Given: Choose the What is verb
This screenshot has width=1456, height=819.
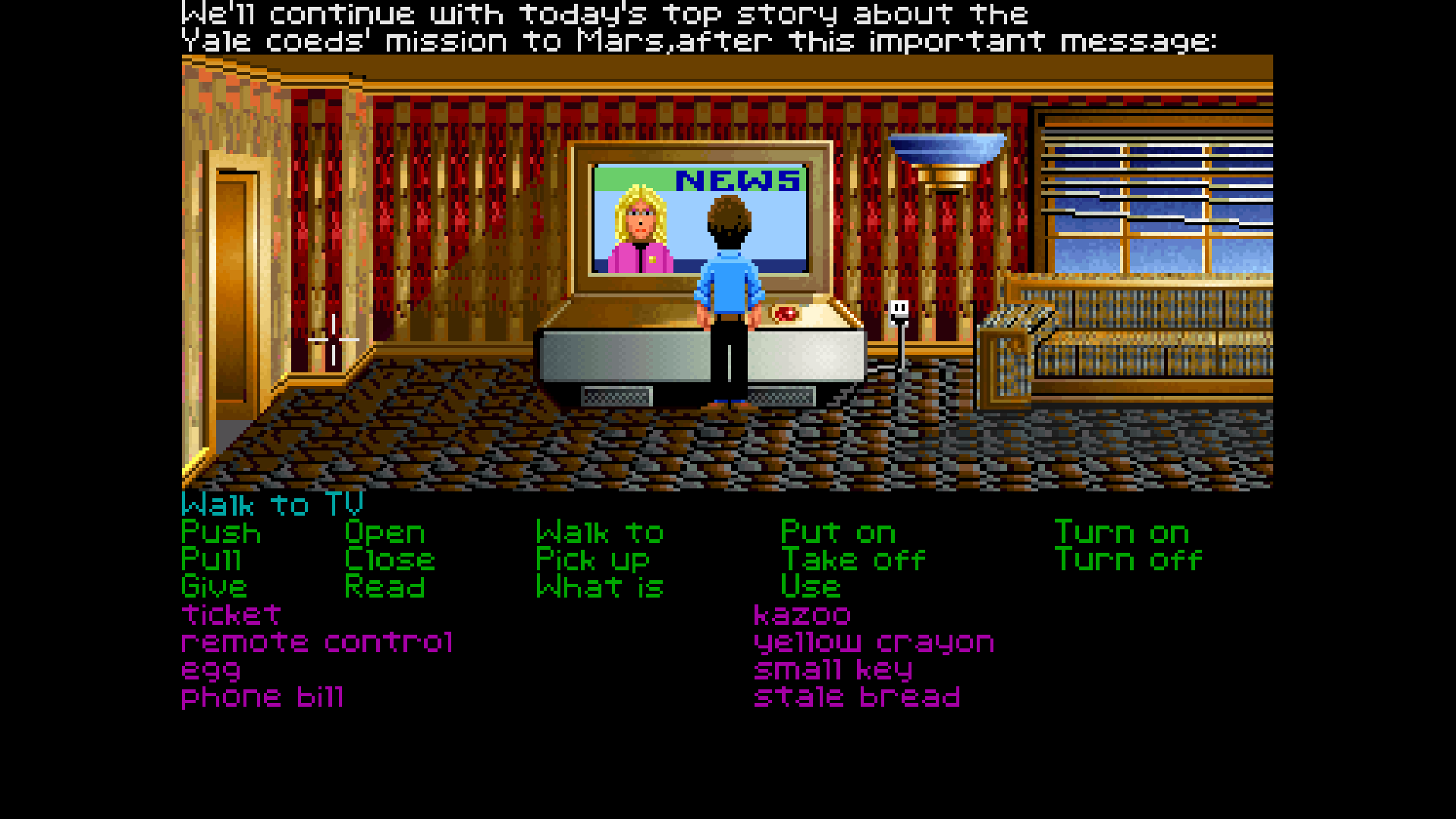Looking at the screenshot, I should point(599,587).
